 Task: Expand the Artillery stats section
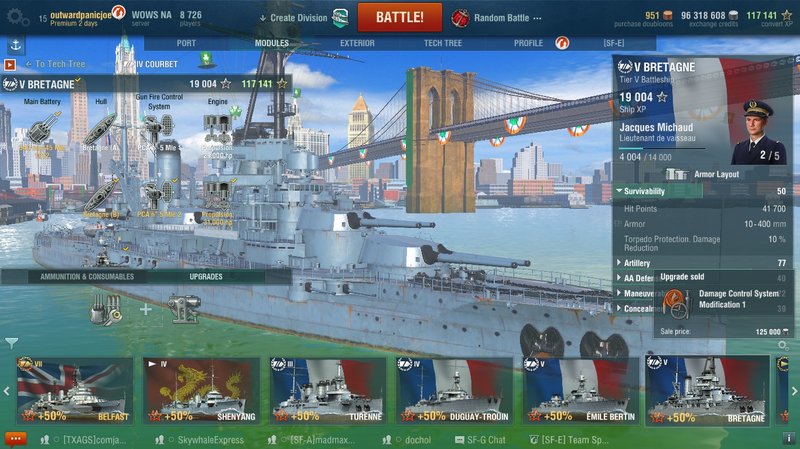point(638,262)
